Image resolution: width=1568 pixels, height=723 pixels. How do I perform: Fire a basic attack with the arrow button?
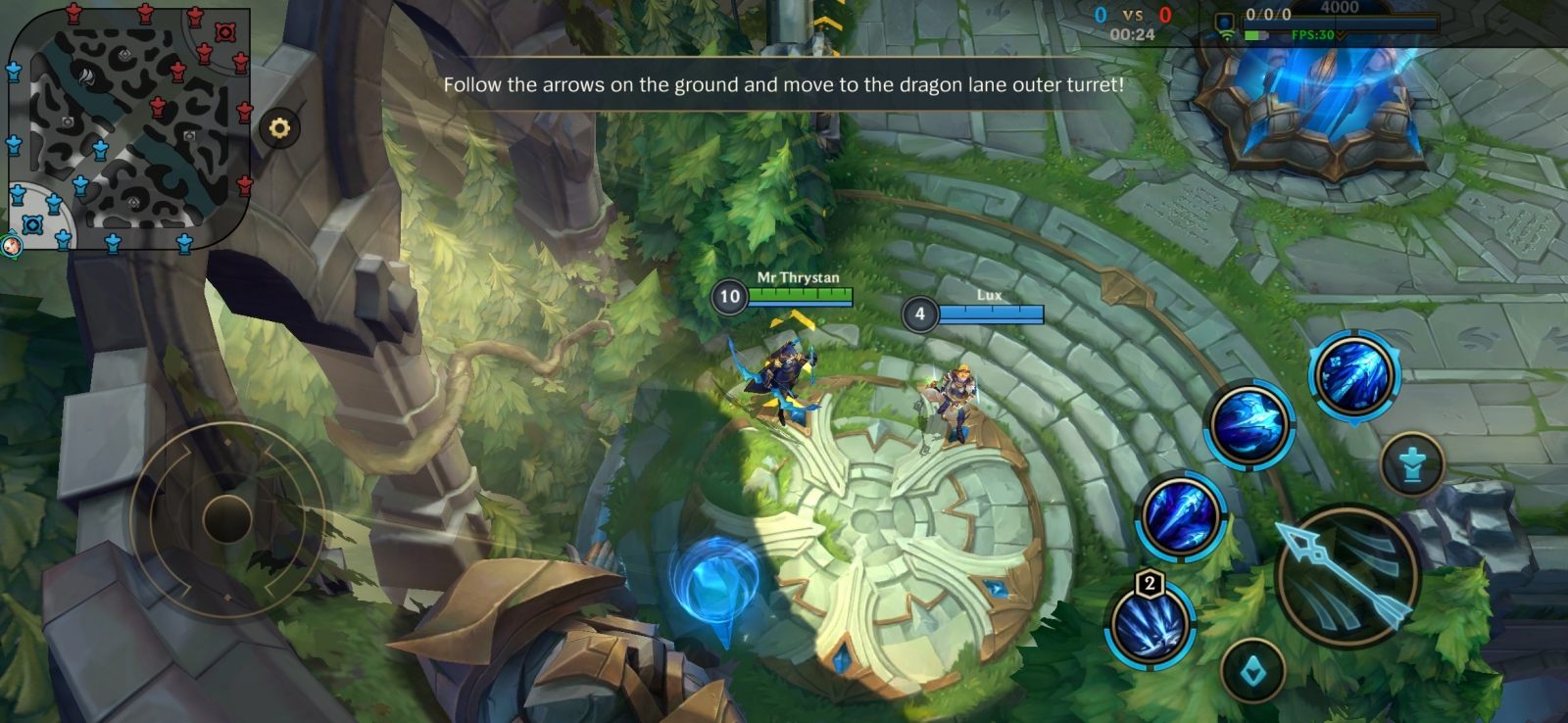point(1347,575)
